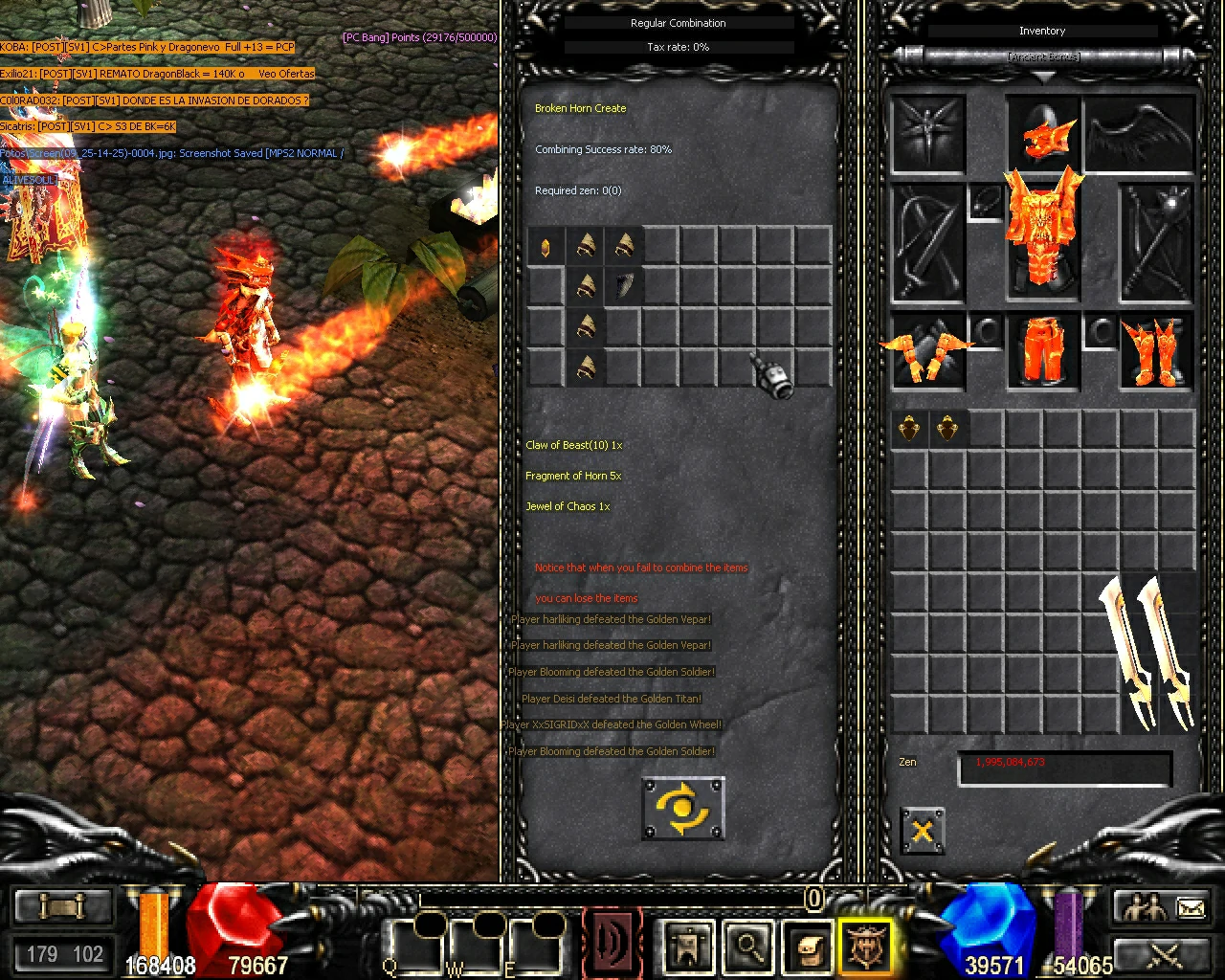Toggle the slot circle beside the armor piece
This screenshot has height=980, width=1225.
click(985, 327)
